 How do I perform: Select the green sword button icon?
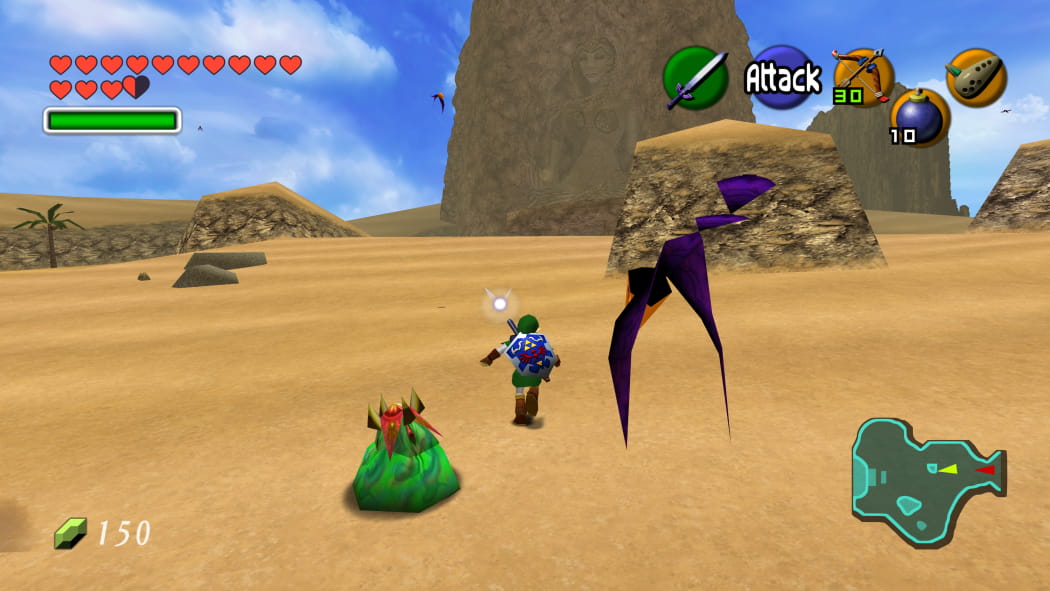[695, 78]
